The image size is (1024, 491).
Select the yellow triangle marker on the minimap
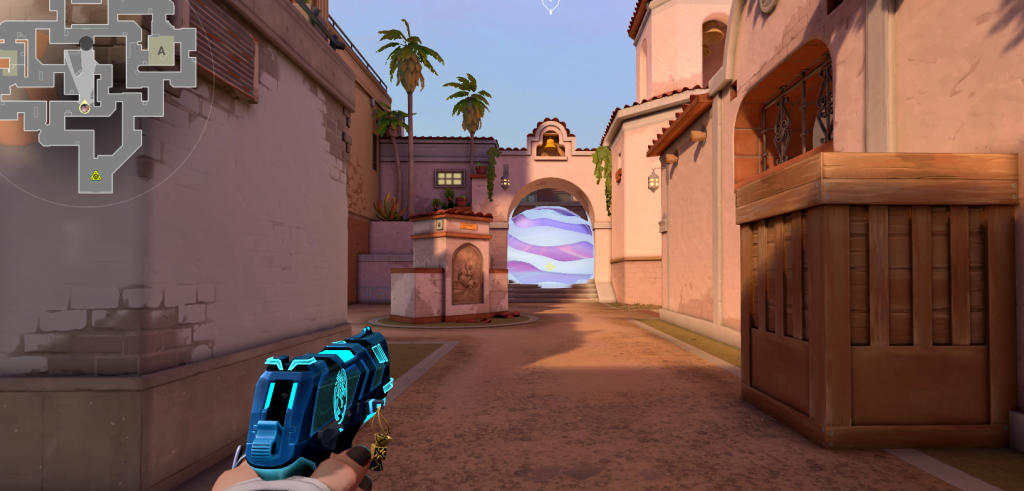[95, 176]
